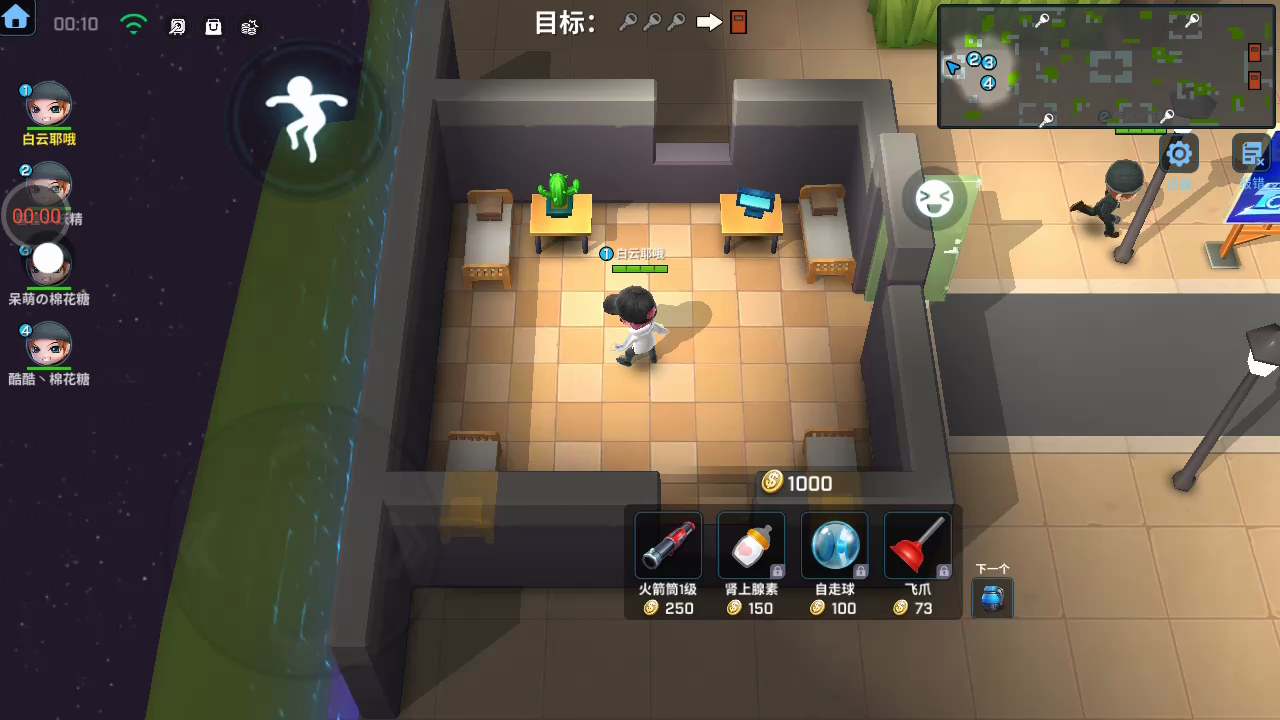Choose the self-walking ball (自走球) item
The height and width of the screenshot is (720, 1280).
click(834, 546)
